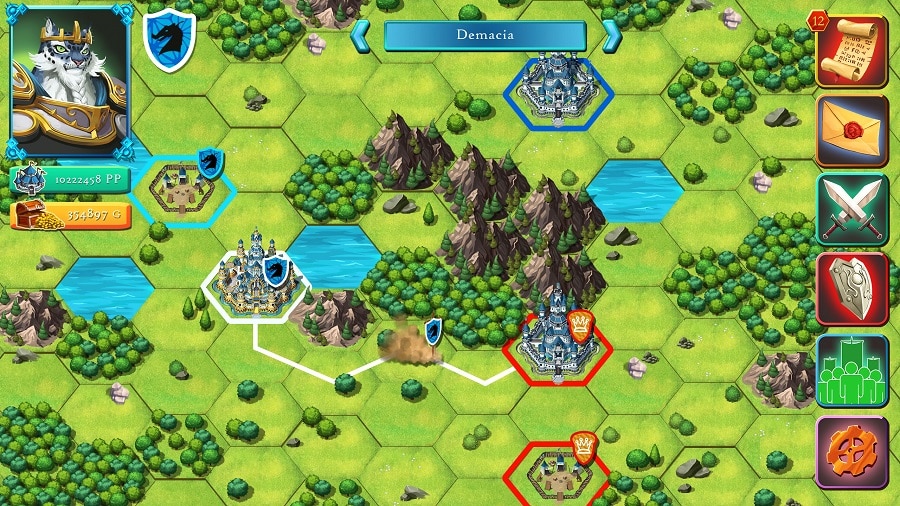This screenshot has width=900, height=506.
Task: Select the red-outlined enemy castle with crown
Action: (x=555, y=343)
